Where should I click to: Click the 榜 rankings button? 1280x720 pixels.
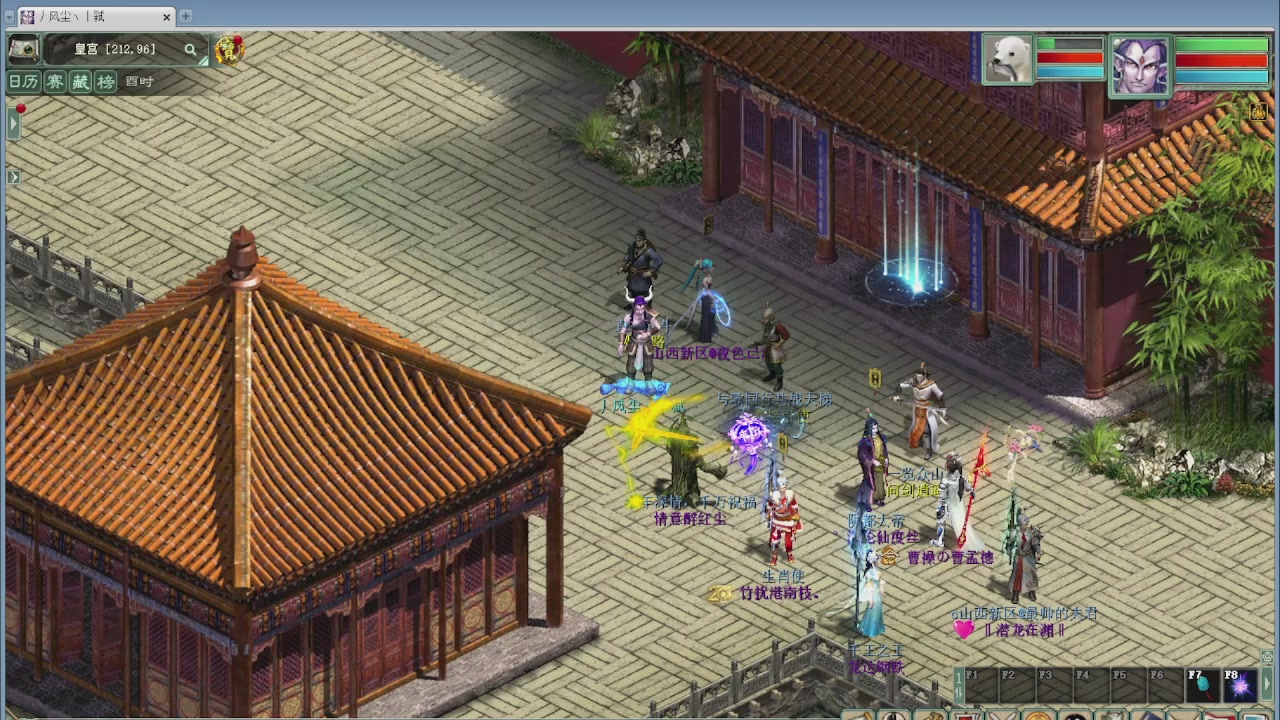click(x=104, y=81)
